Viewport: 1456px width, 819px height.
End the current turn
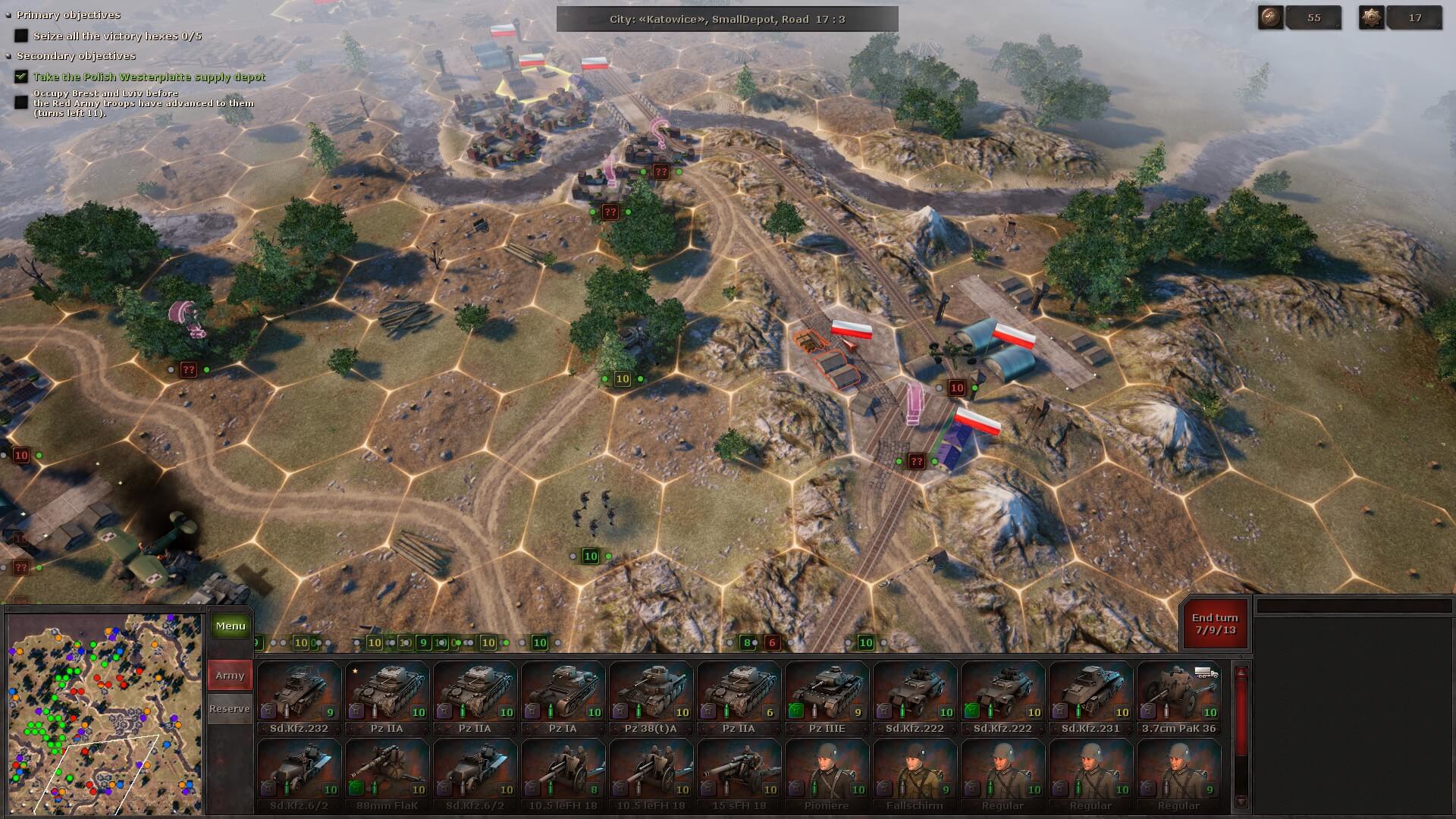(1214, 624)
